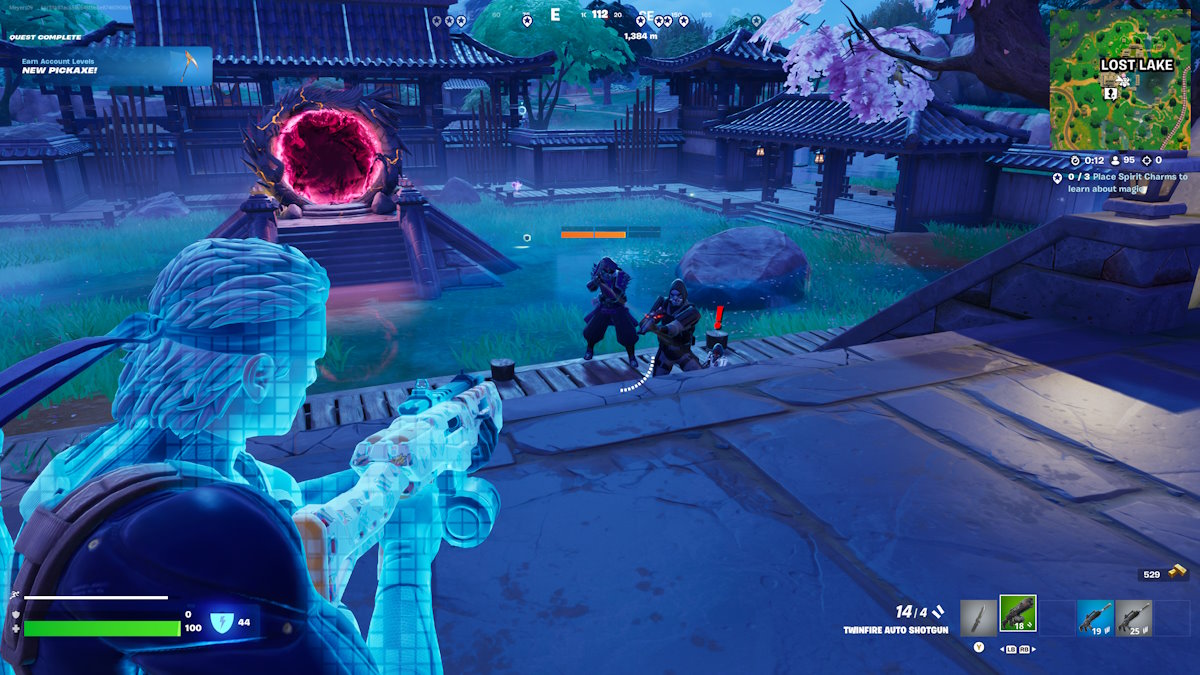Open the Lost Lake minimap

coord(1119,79)
